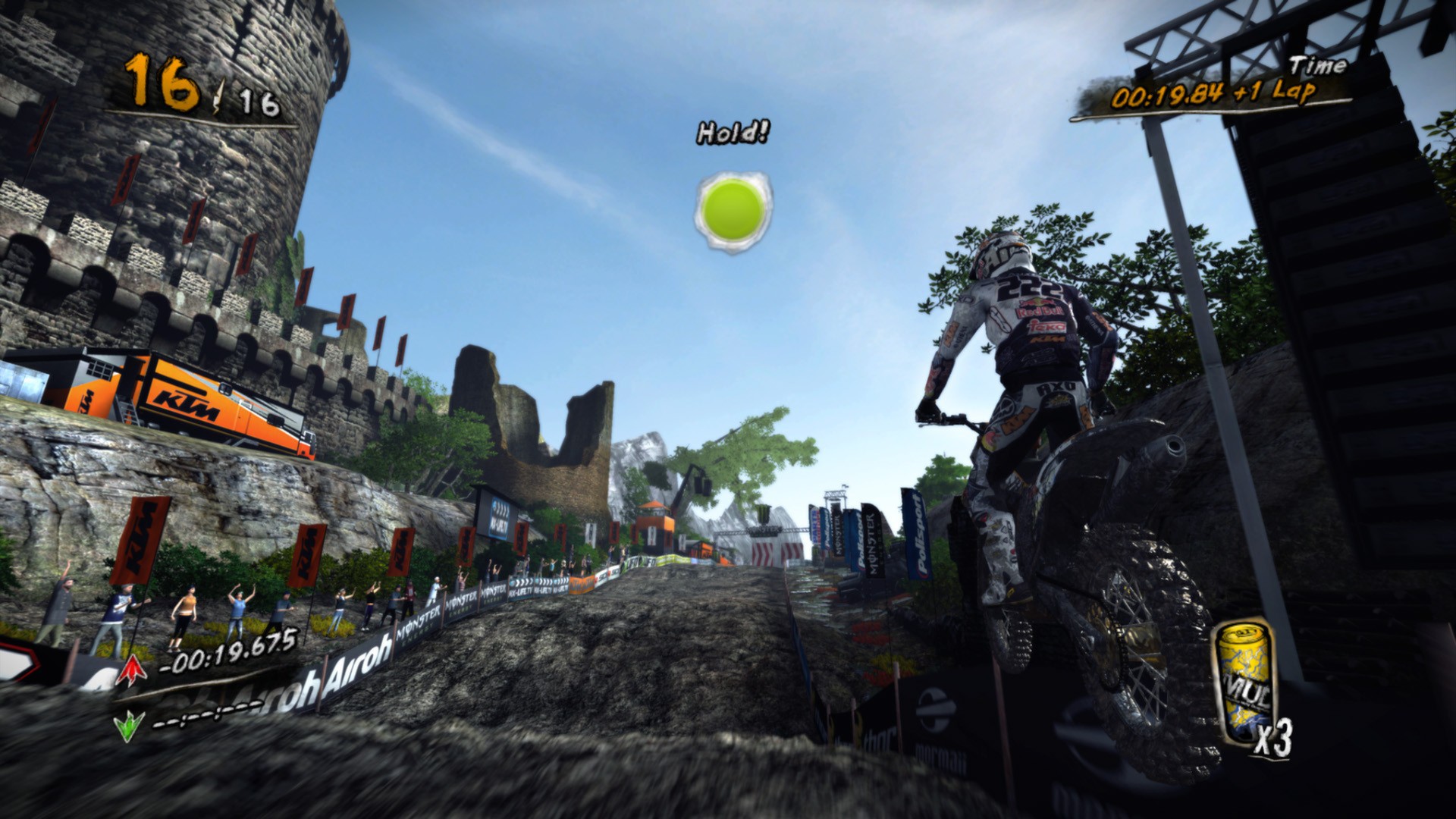Toggle the Hold! prompt text
The image size is (1456, 819).
(x=731, y=133)
